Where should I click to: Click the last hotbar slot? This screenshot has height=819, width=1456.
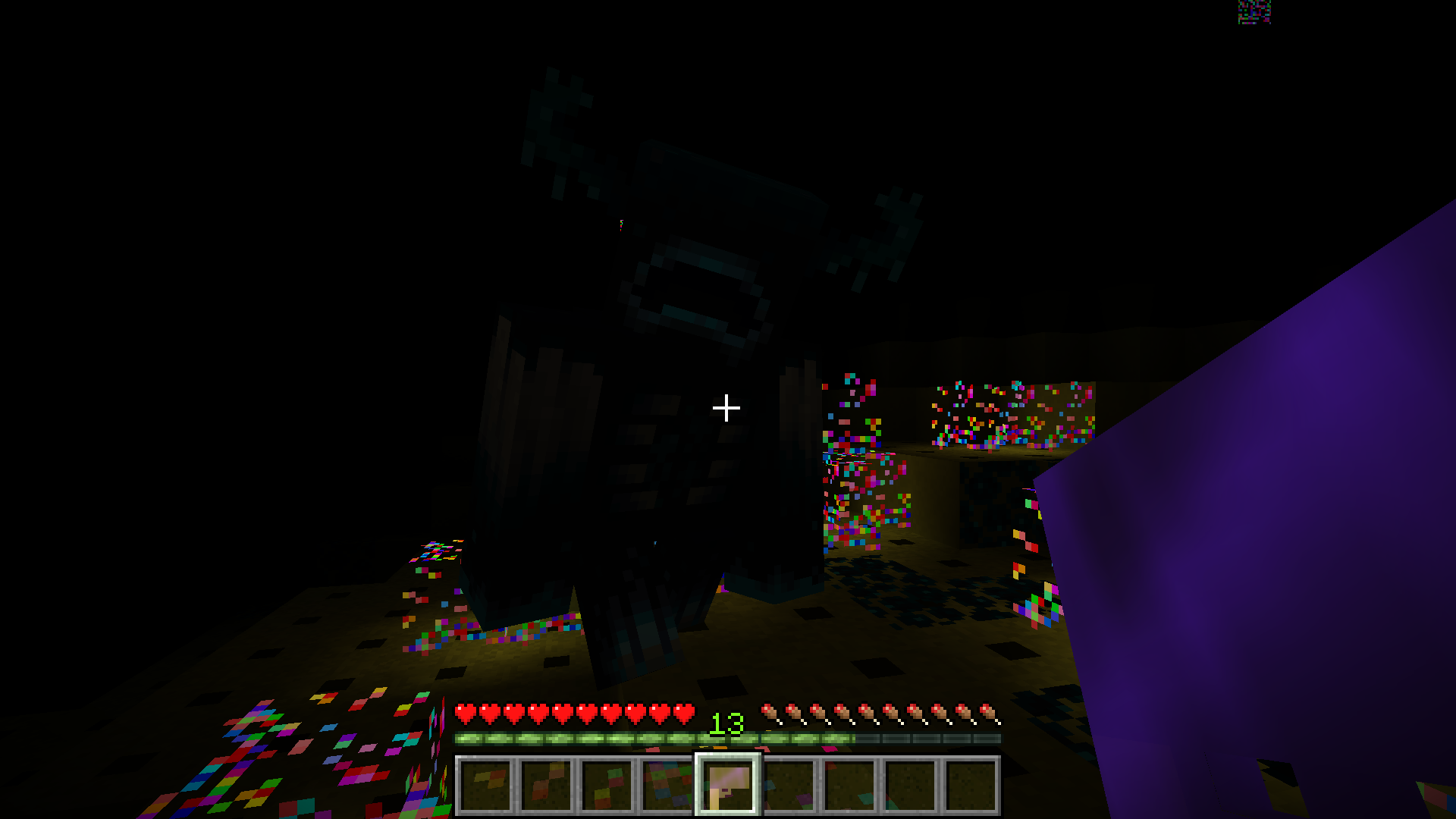pos(974,785)
